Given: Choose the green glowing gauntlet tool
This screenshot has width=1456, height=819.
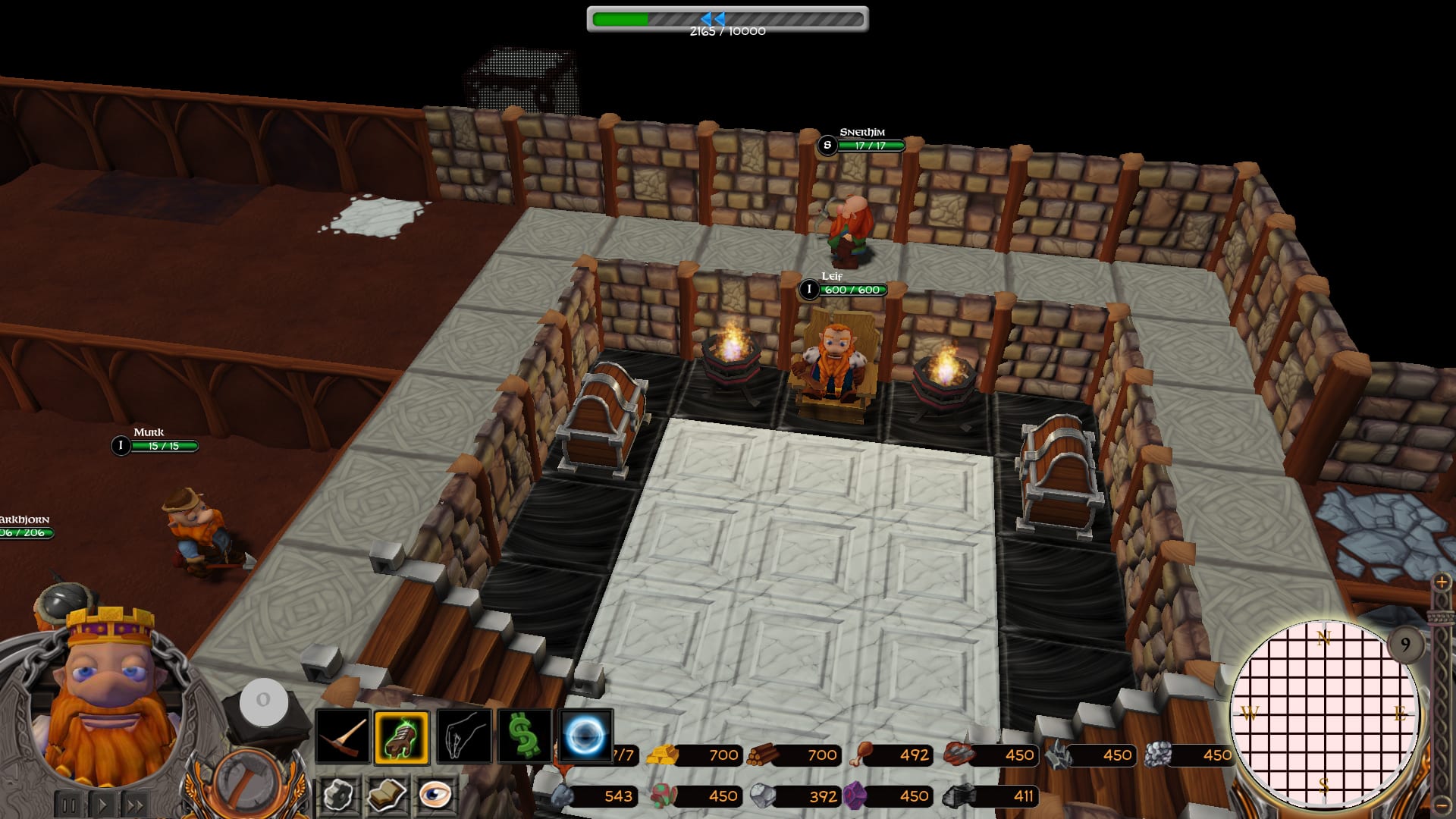Looking at the screenshot, I should pos(402,736).
